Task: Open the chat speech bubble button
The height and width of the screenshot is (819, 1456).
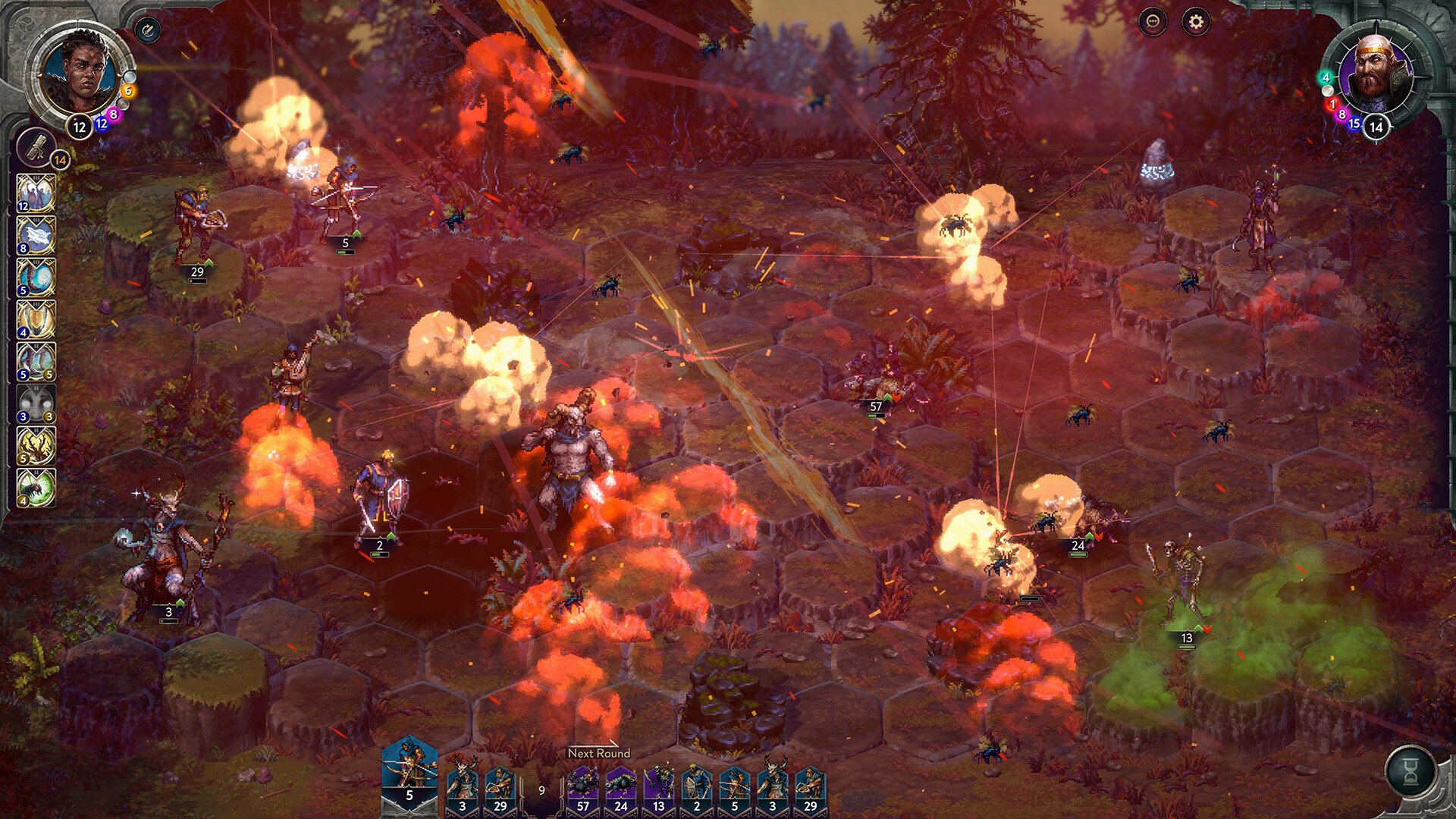Action: tap(1153, 22)
